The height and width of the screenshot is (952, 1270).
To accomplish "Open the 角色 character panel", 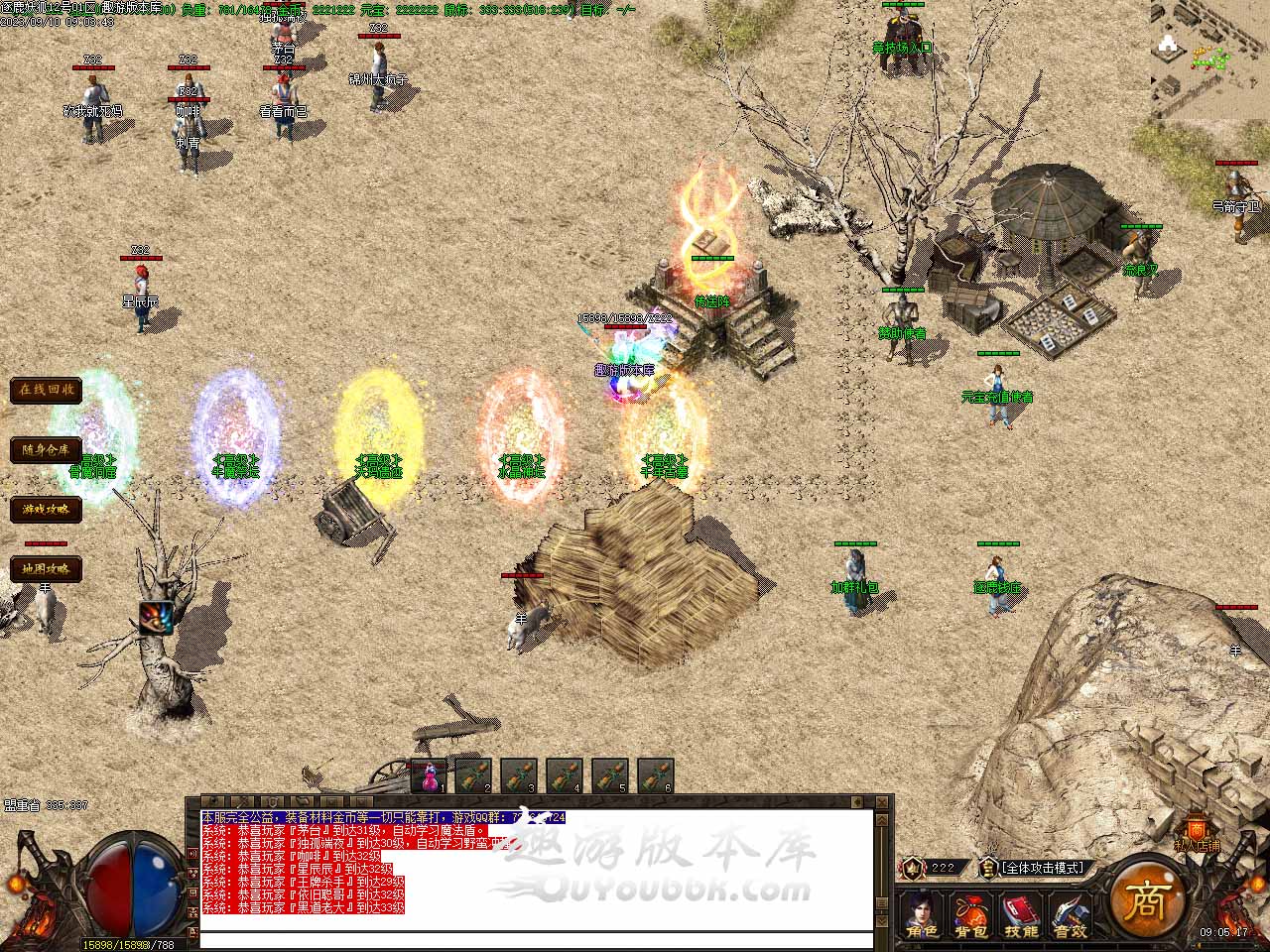I will (x=922, y=914).
